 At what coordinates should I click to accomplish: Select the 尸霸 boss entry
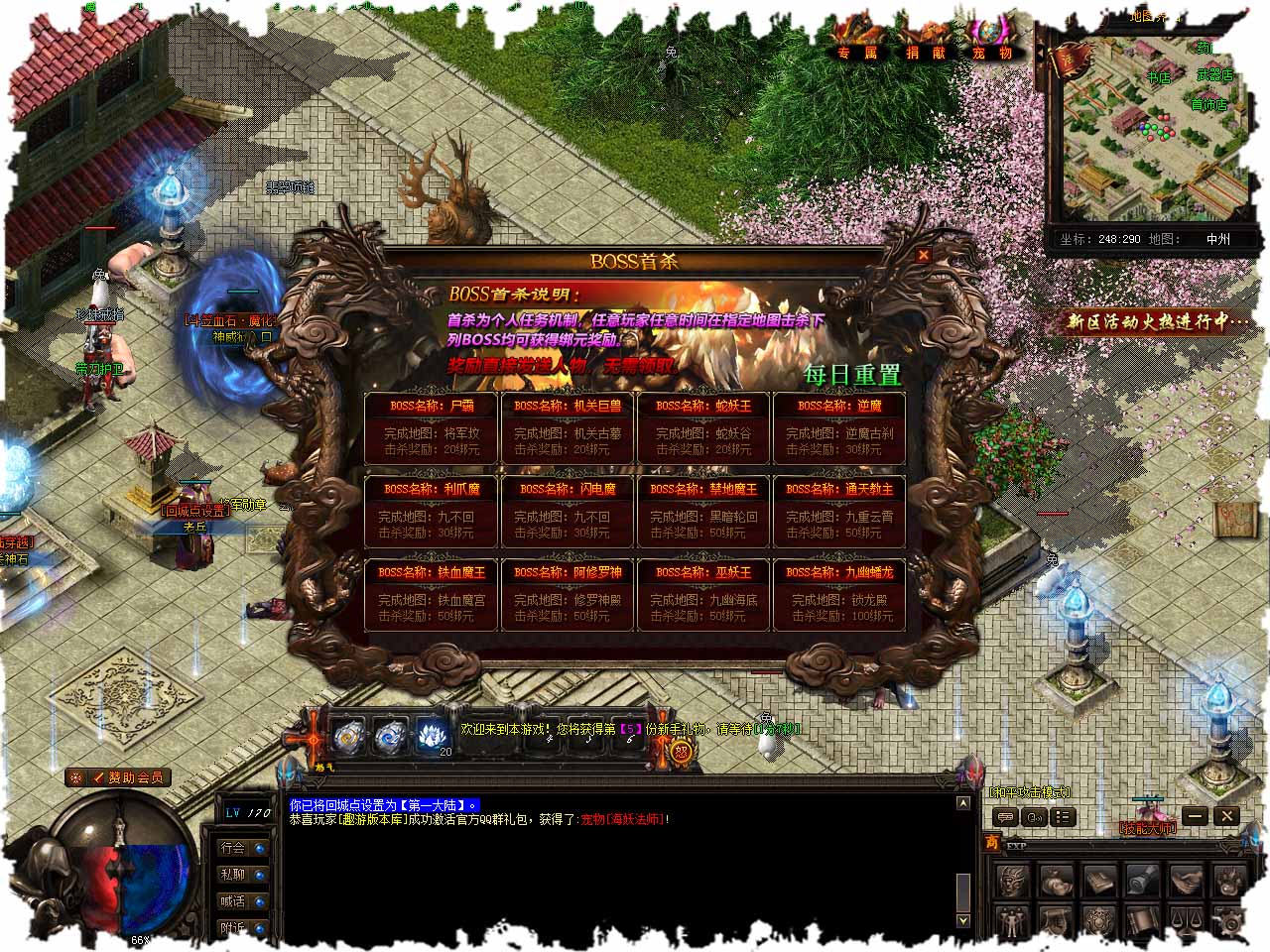[433, 427]
